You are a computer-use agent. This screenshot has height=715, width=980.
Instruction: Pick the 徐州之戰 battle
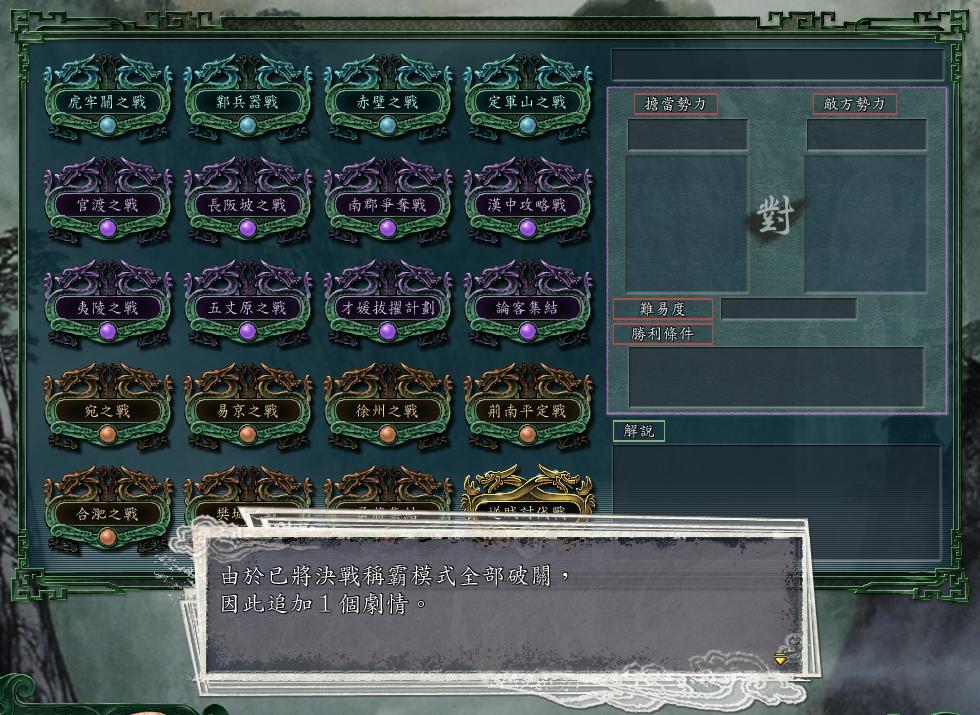(x=388, y=411)
